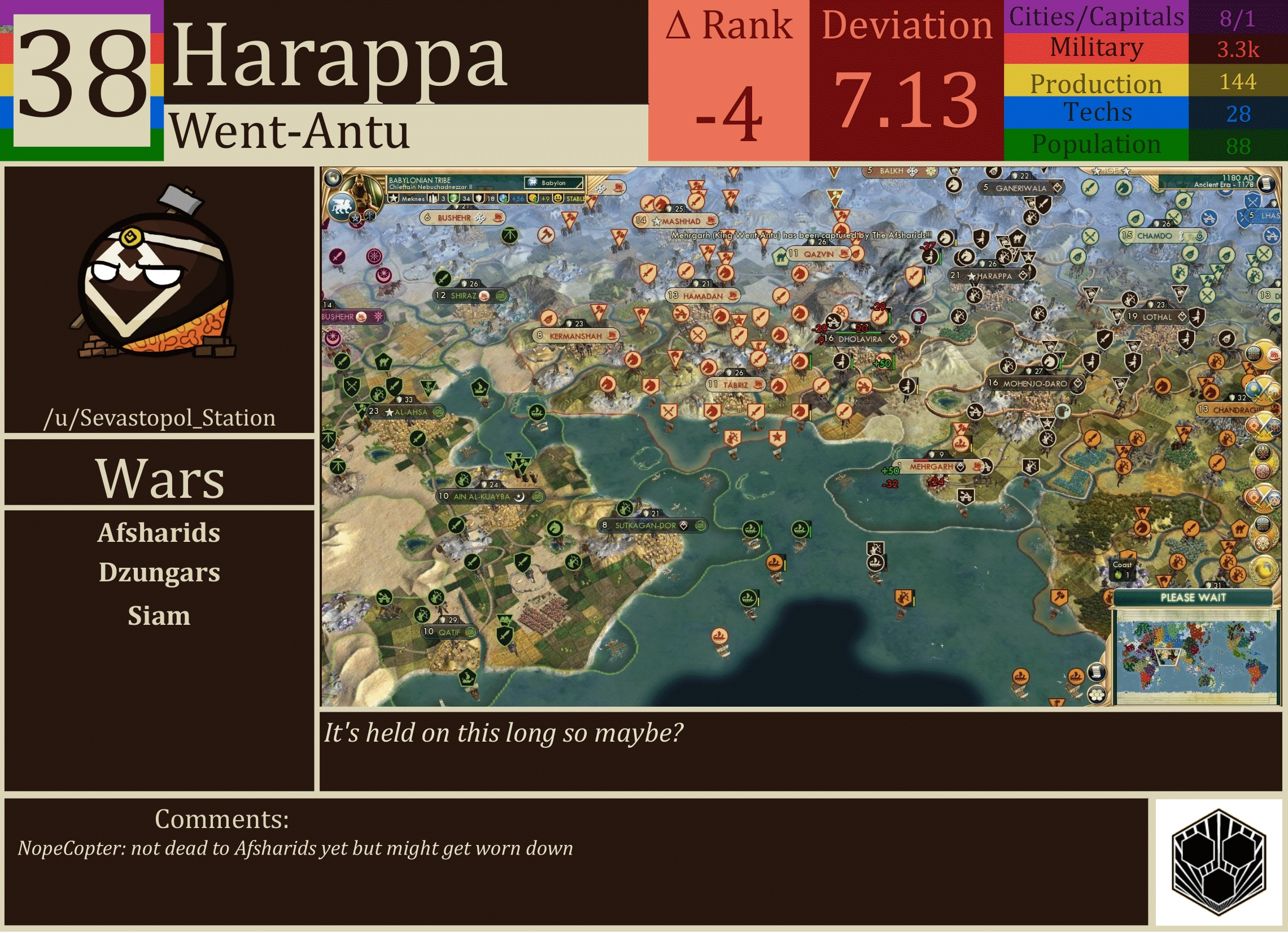Image resolution: width=1288 pixels, height=933 pixels.
Task: Click the shield defense icon above Harappa's city banner
Action: pos(982,265)
